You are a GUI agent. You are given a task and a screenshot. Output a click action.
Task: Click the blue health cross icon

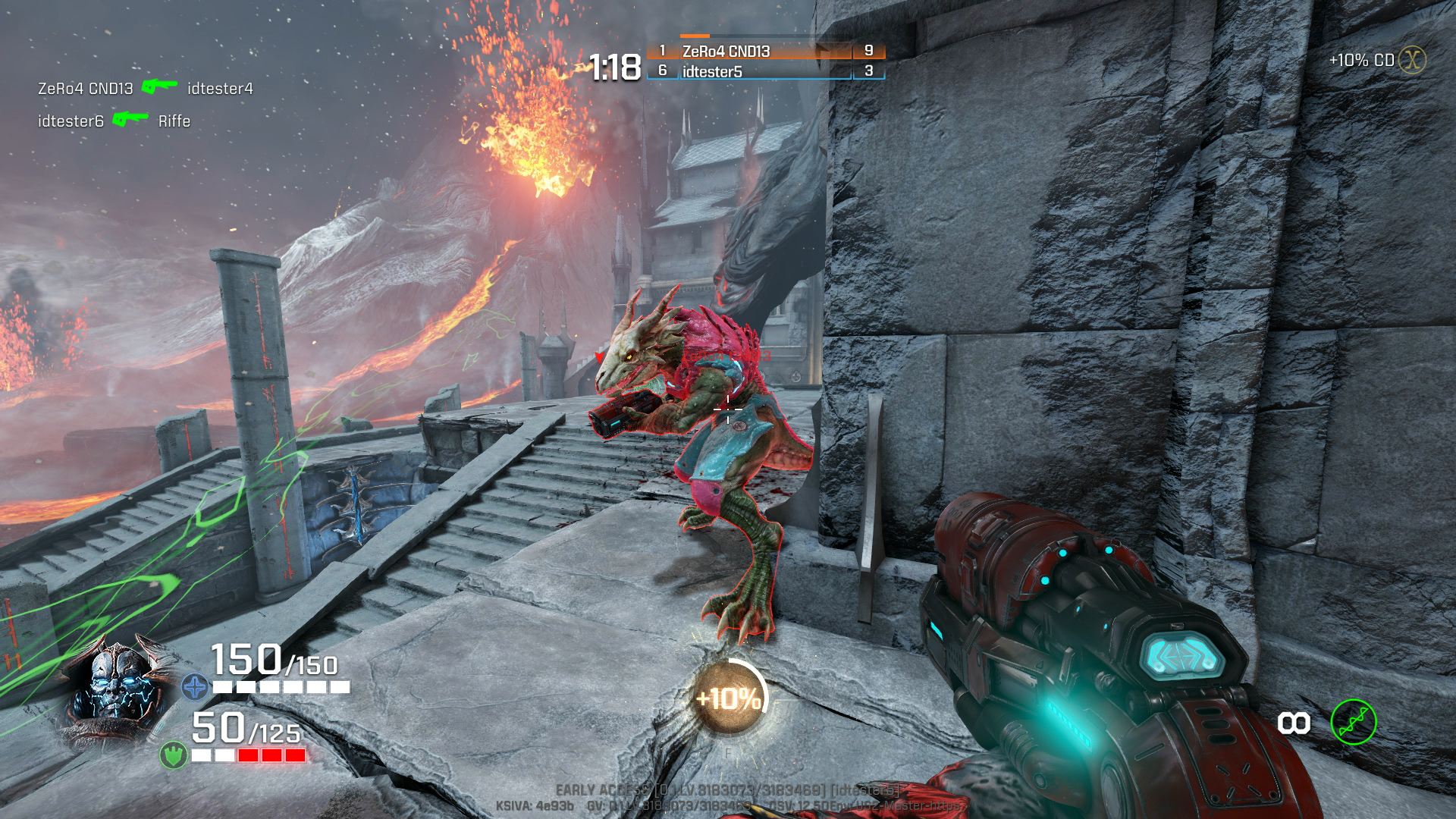(195, 687)
